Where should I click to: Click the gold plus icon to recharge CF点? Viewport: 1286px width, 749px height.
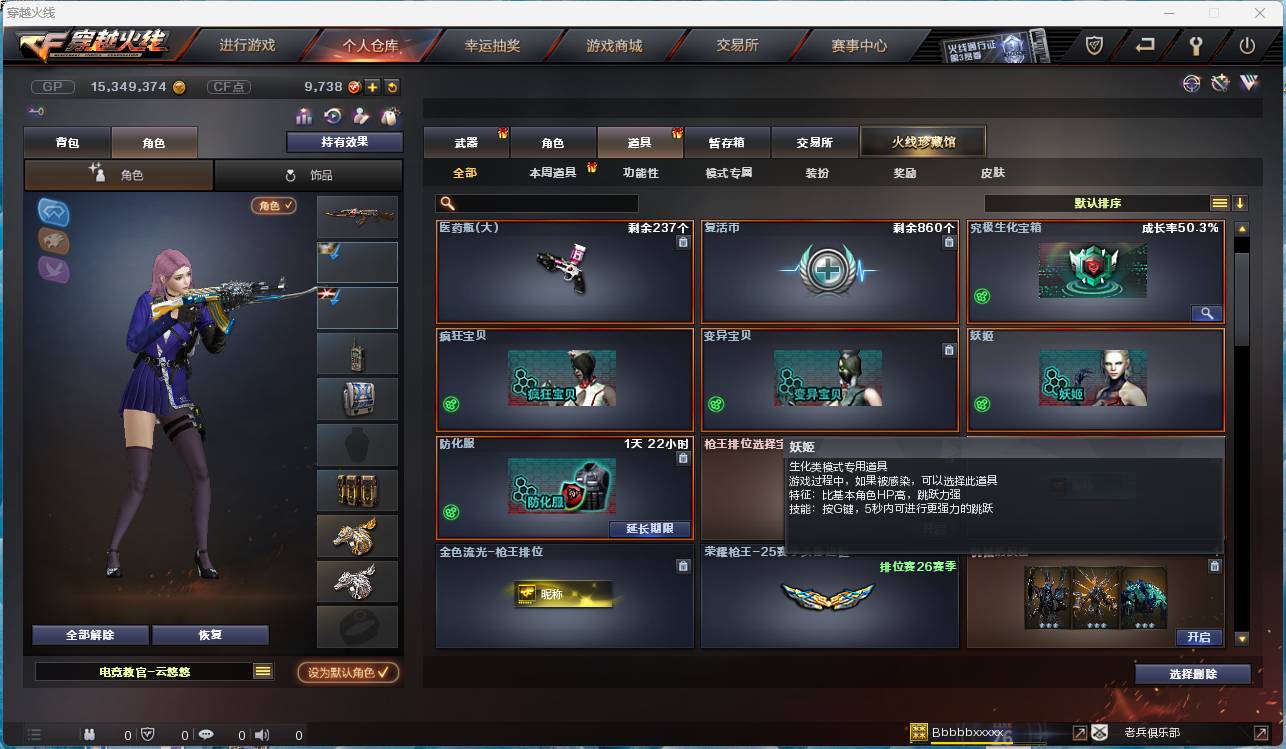372,87
